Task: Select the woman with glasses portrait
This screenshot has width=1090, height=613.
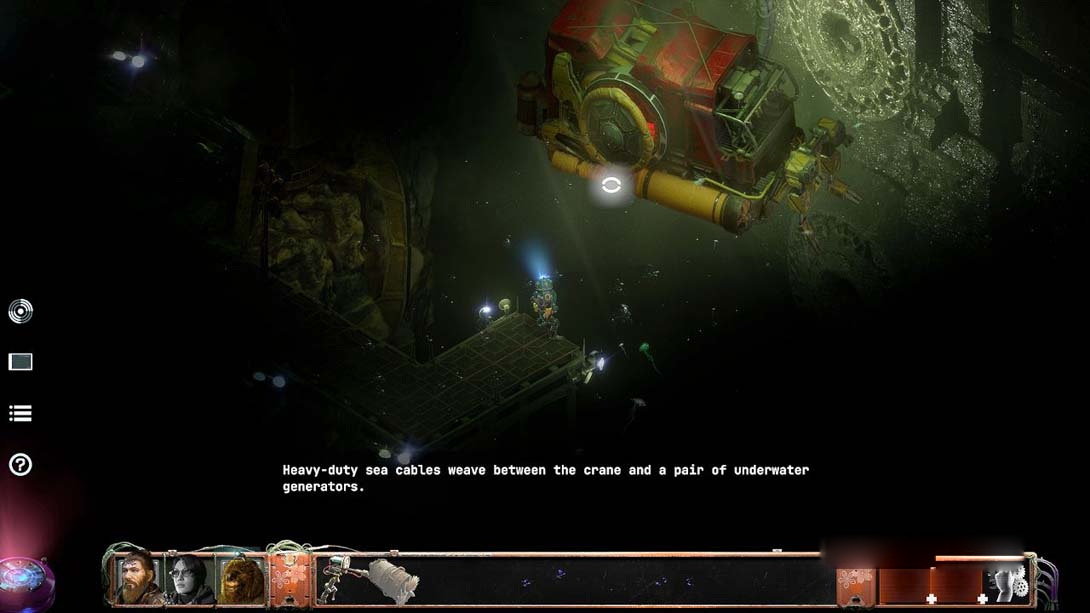Action: (x=190, y=580)
